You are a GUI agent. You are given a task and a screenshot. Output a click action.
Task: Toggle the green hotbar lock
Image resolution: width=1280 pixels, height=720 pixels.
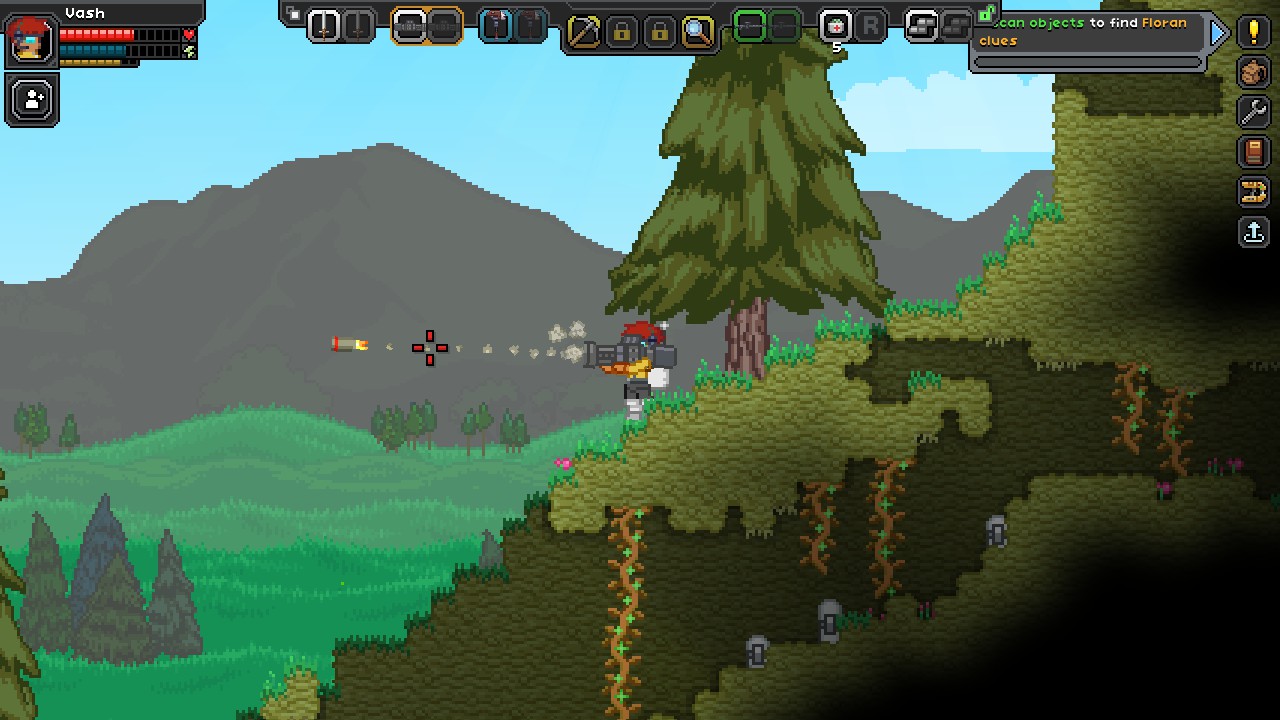click(x=985, y=14)
